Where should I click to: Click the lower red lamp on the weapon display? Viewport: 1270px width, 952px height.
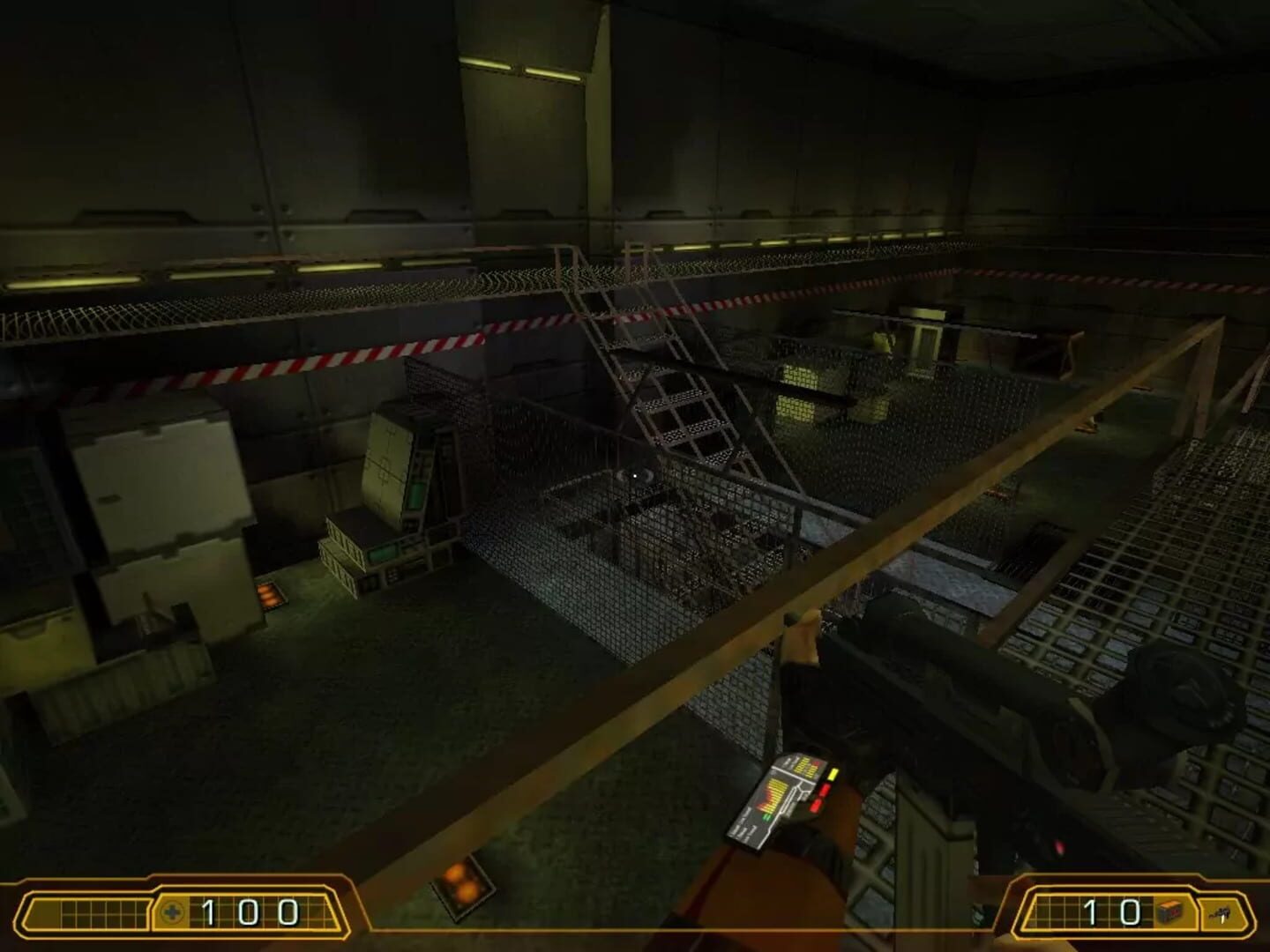coord(816,806)
